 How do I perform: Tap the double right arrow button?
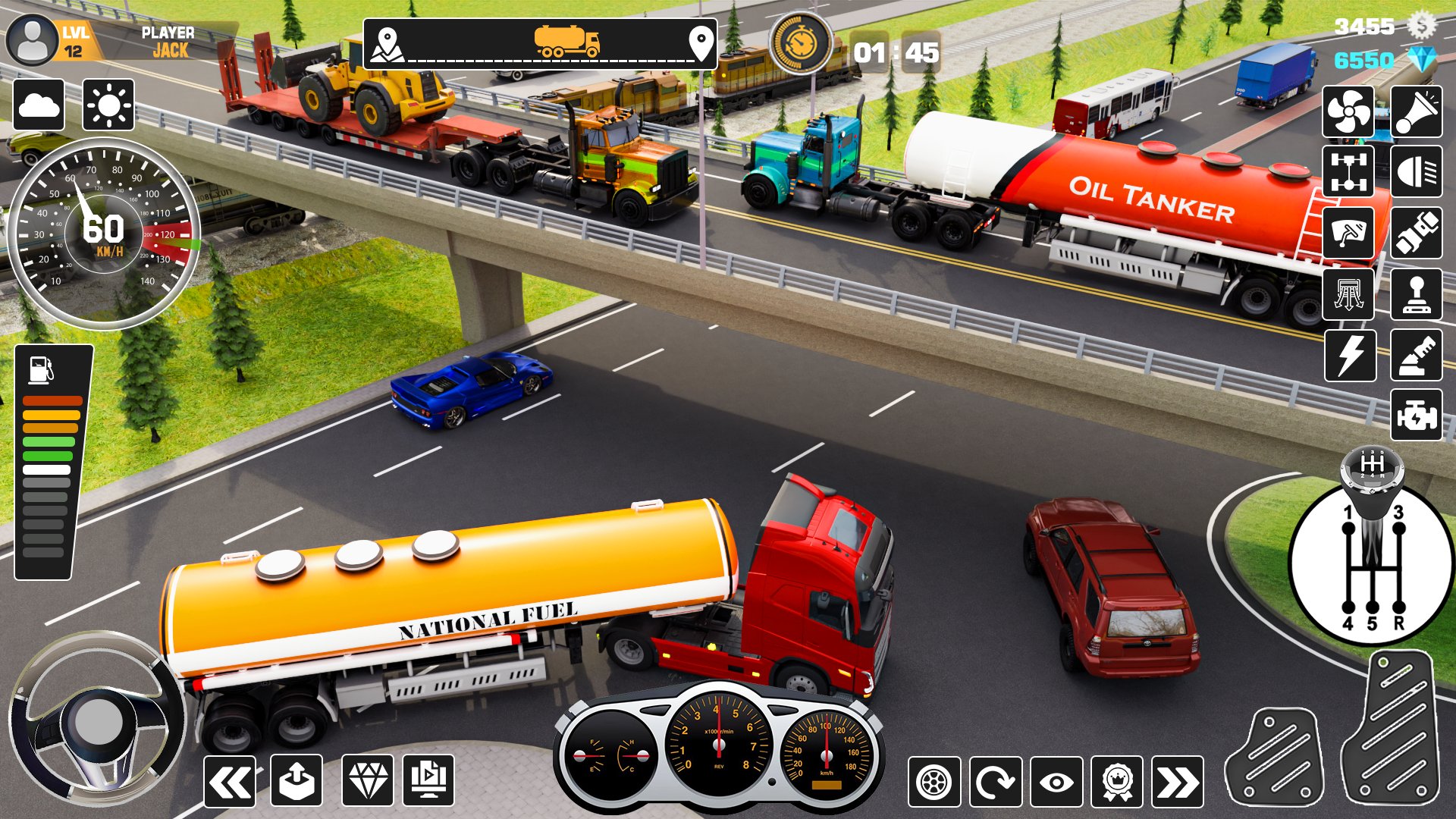[x=1178, y=782]
